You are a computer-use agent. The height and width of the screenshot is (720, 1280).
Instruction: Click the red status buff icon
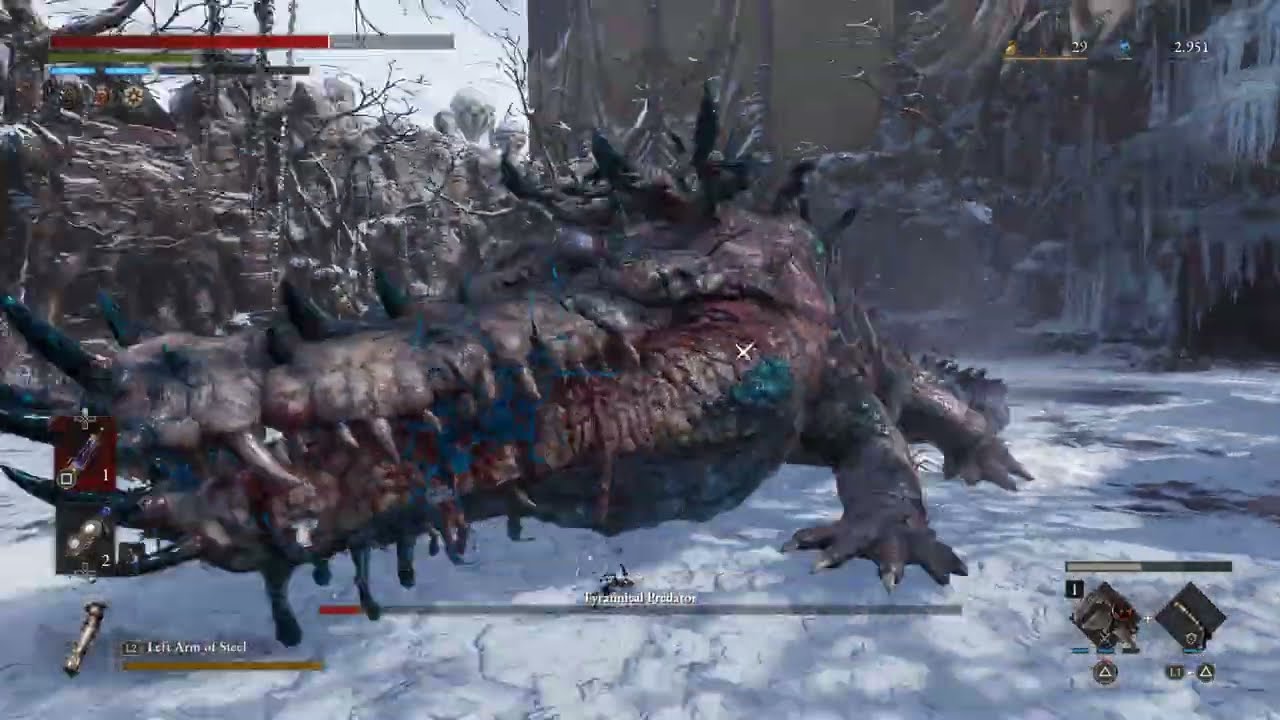[x=101, y=97]
